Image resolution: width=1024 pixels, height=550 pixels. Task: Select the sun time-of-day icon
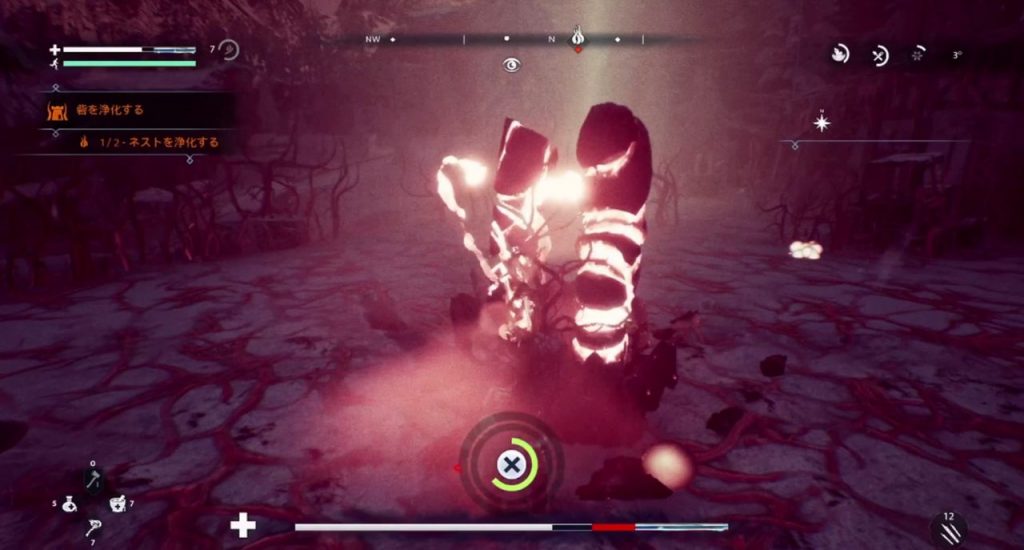(x=918, y=56)
